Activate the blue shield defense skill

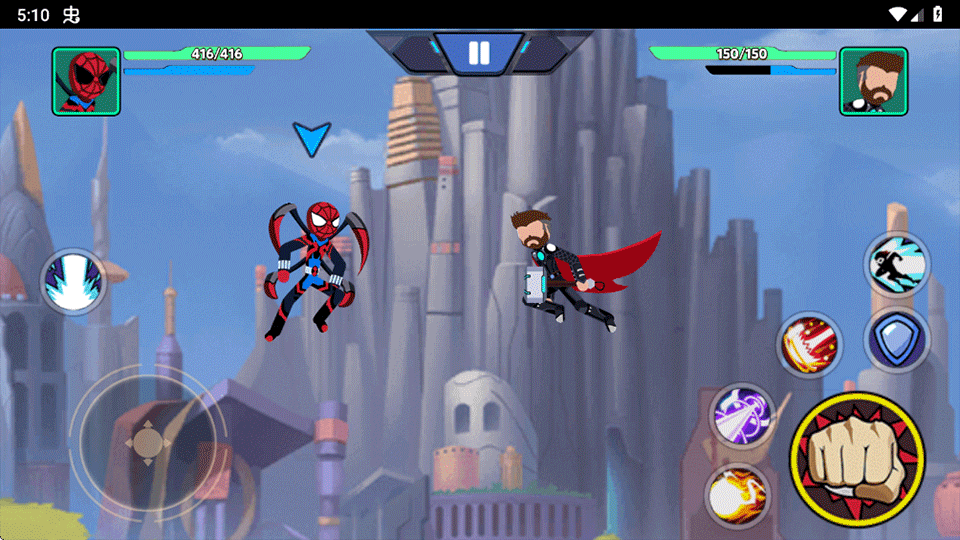897,340
